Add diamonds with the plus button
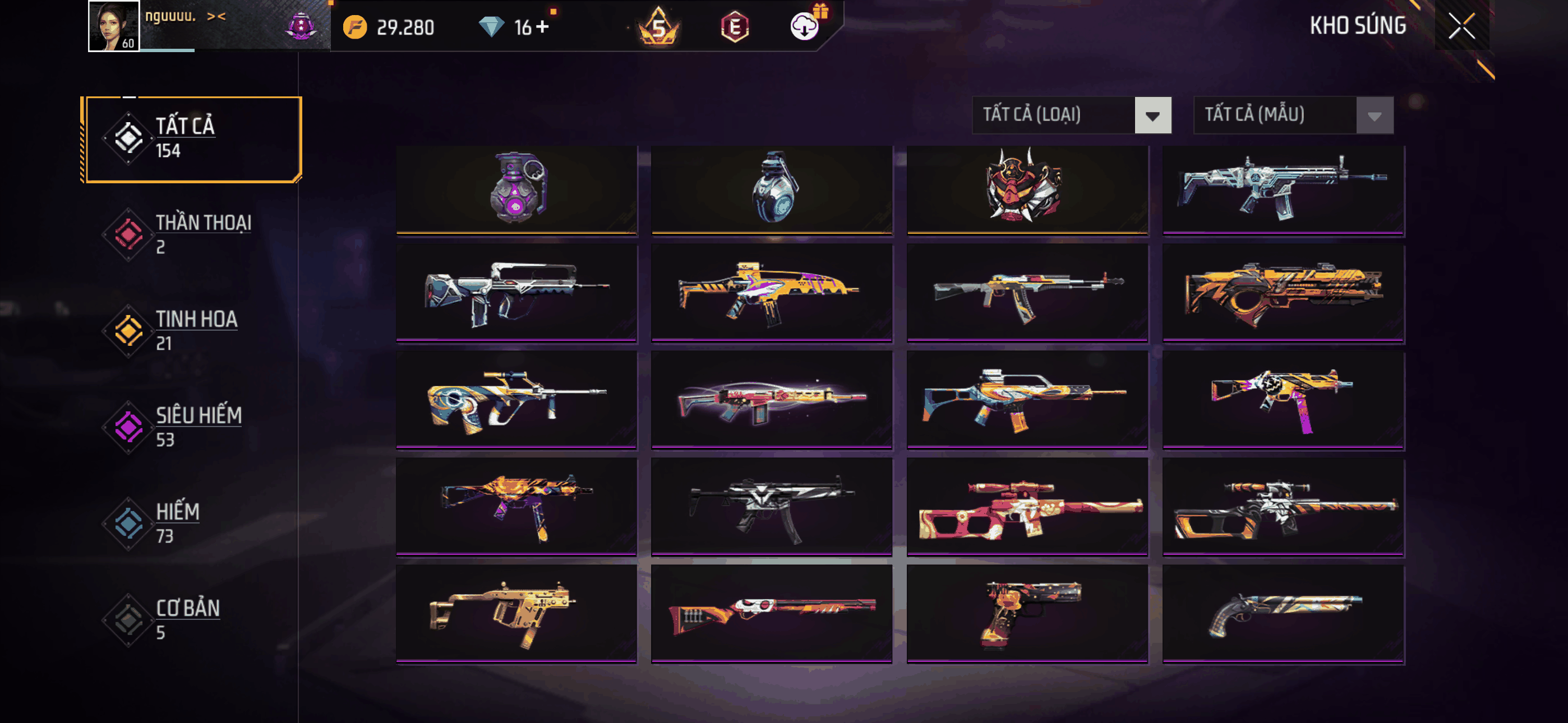This screenshot has width=1568, height=723. coord(542,27)
